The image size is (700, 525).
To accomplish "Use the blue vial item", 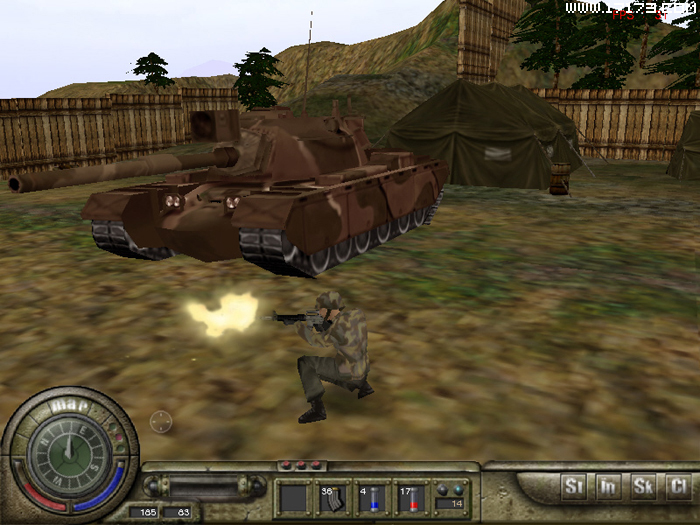I will pos(373,498).
